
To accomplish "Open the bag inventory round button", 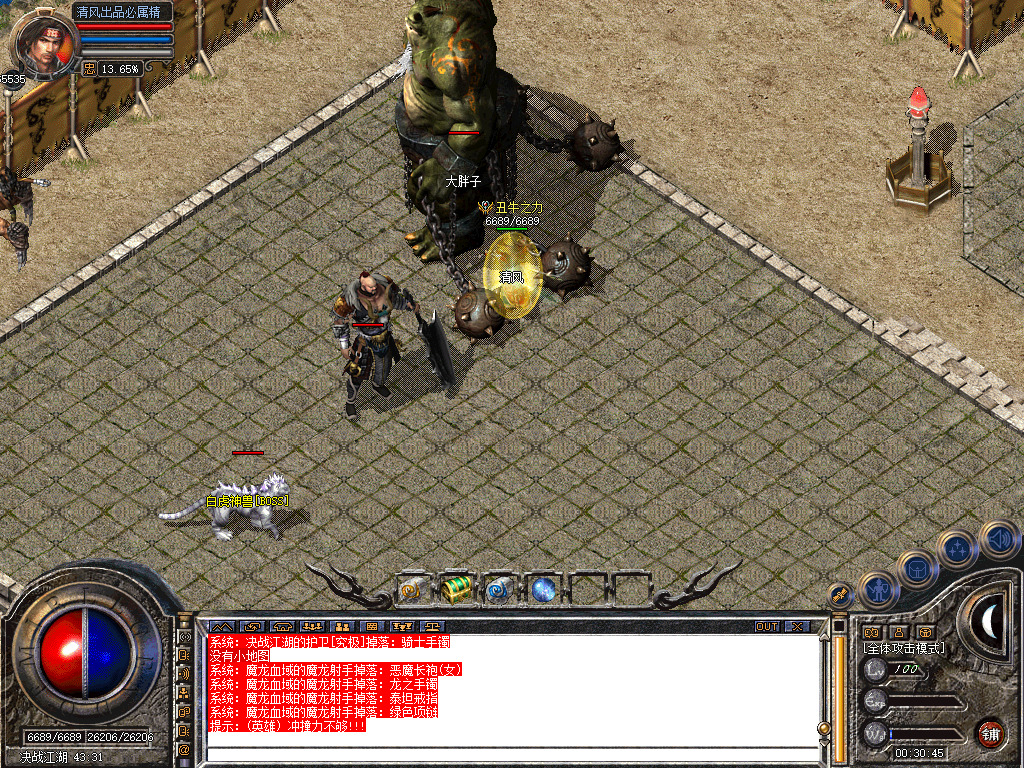I will pos(916,569).
